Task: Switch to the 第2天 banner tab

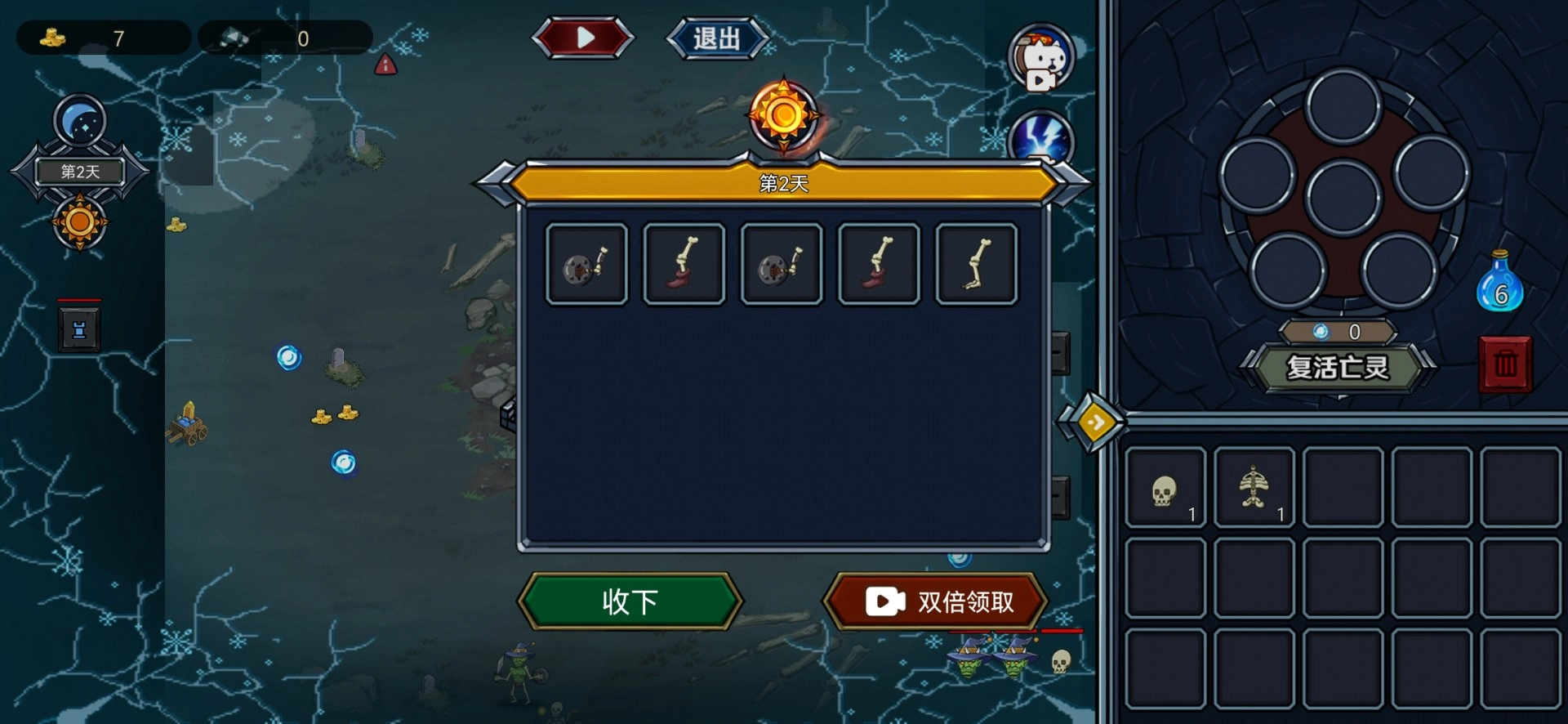Action: [784, 184]
